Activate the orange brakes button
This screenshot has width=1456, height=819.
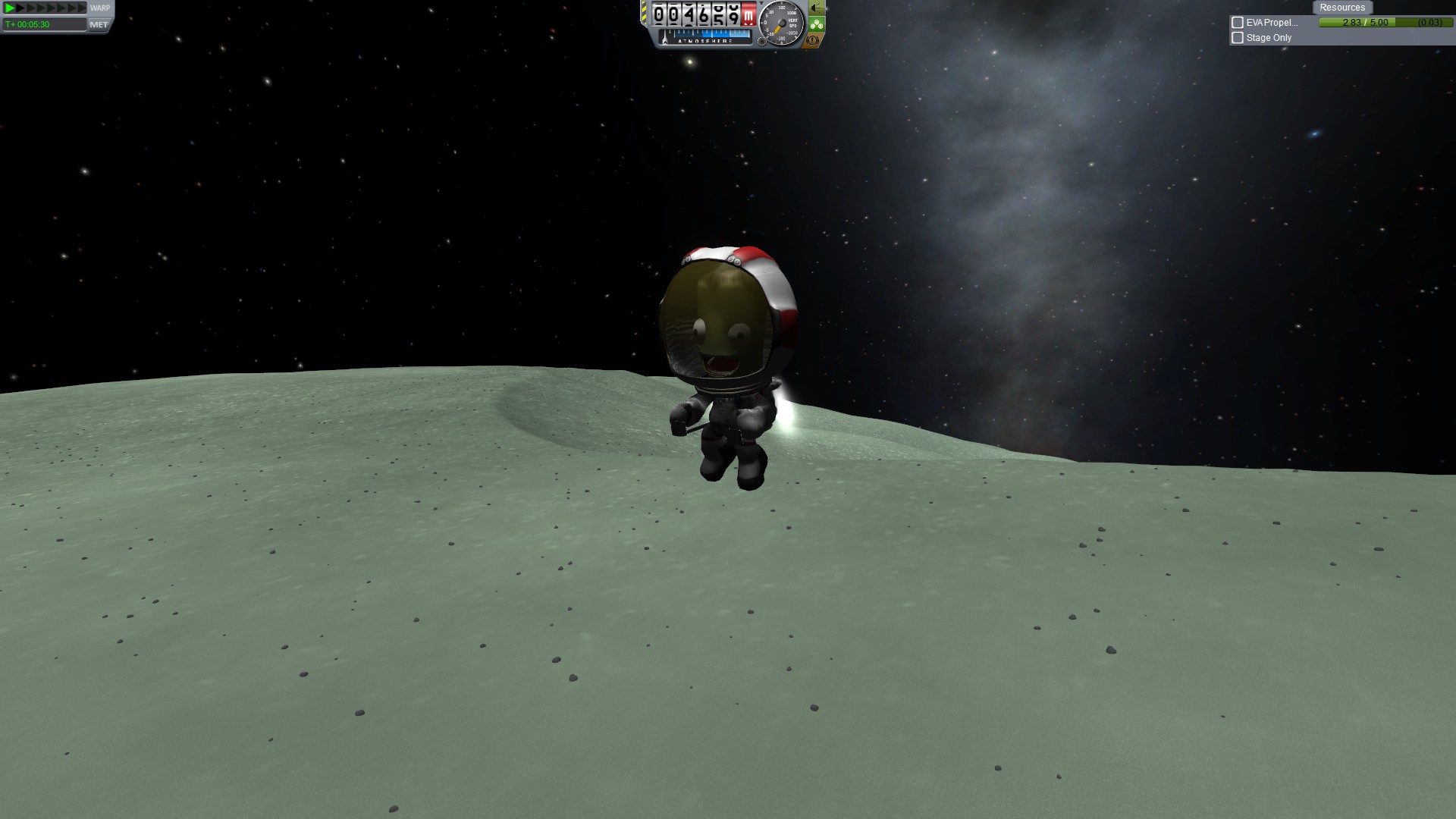[814, 39]
